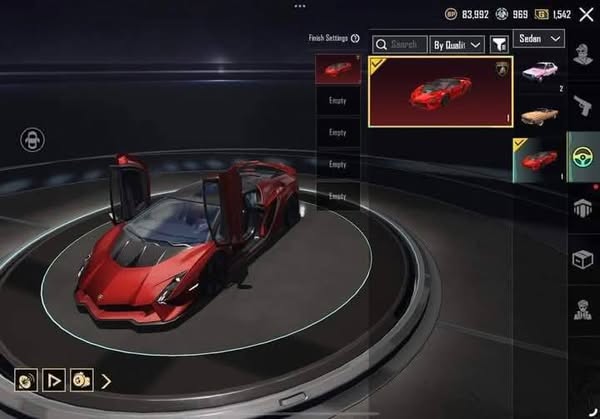Click the Search input box

[x=399, y=44]
